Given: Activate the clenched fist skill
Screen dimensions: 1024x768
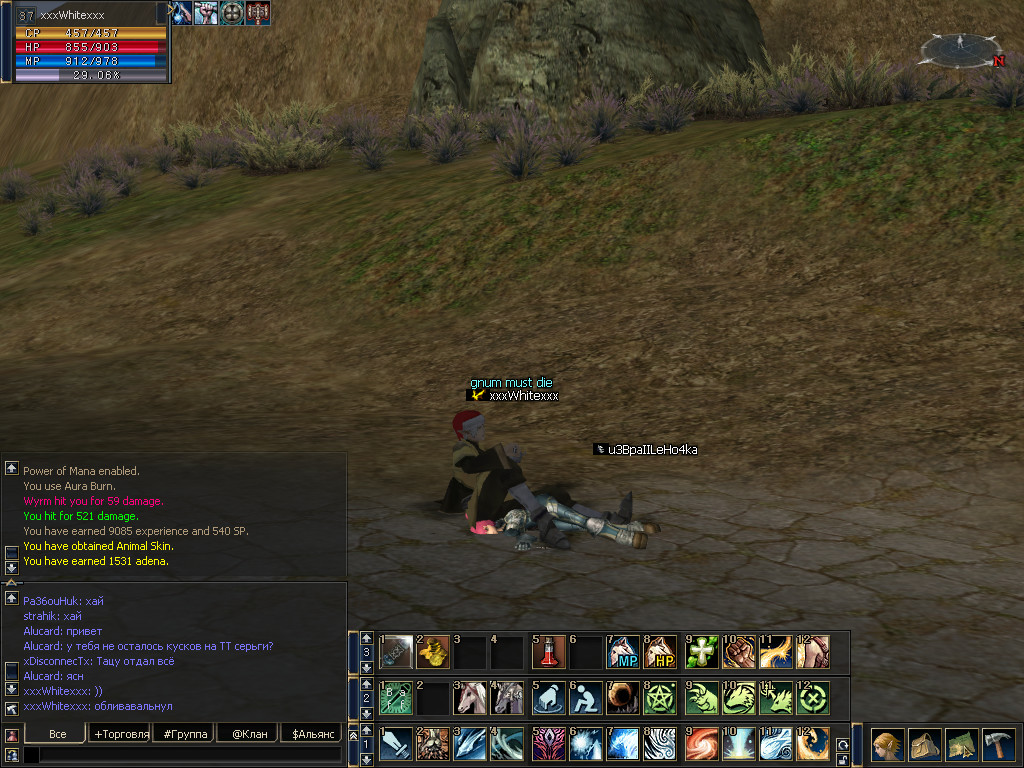Looking at the screenshot, I should (x=737, y=652).
